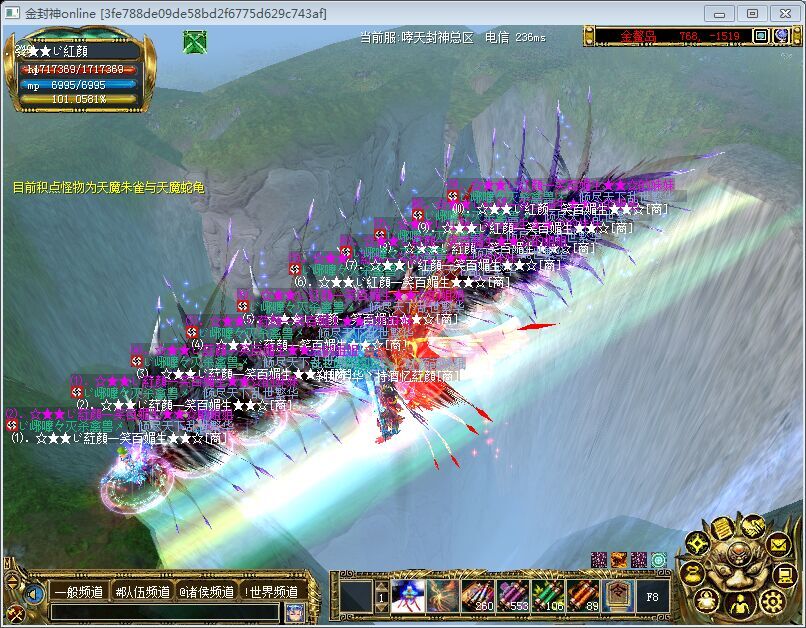This screenshot has height=628, width=806.
Task: Use the green scroll with count 106
Action: pos(549,596)
